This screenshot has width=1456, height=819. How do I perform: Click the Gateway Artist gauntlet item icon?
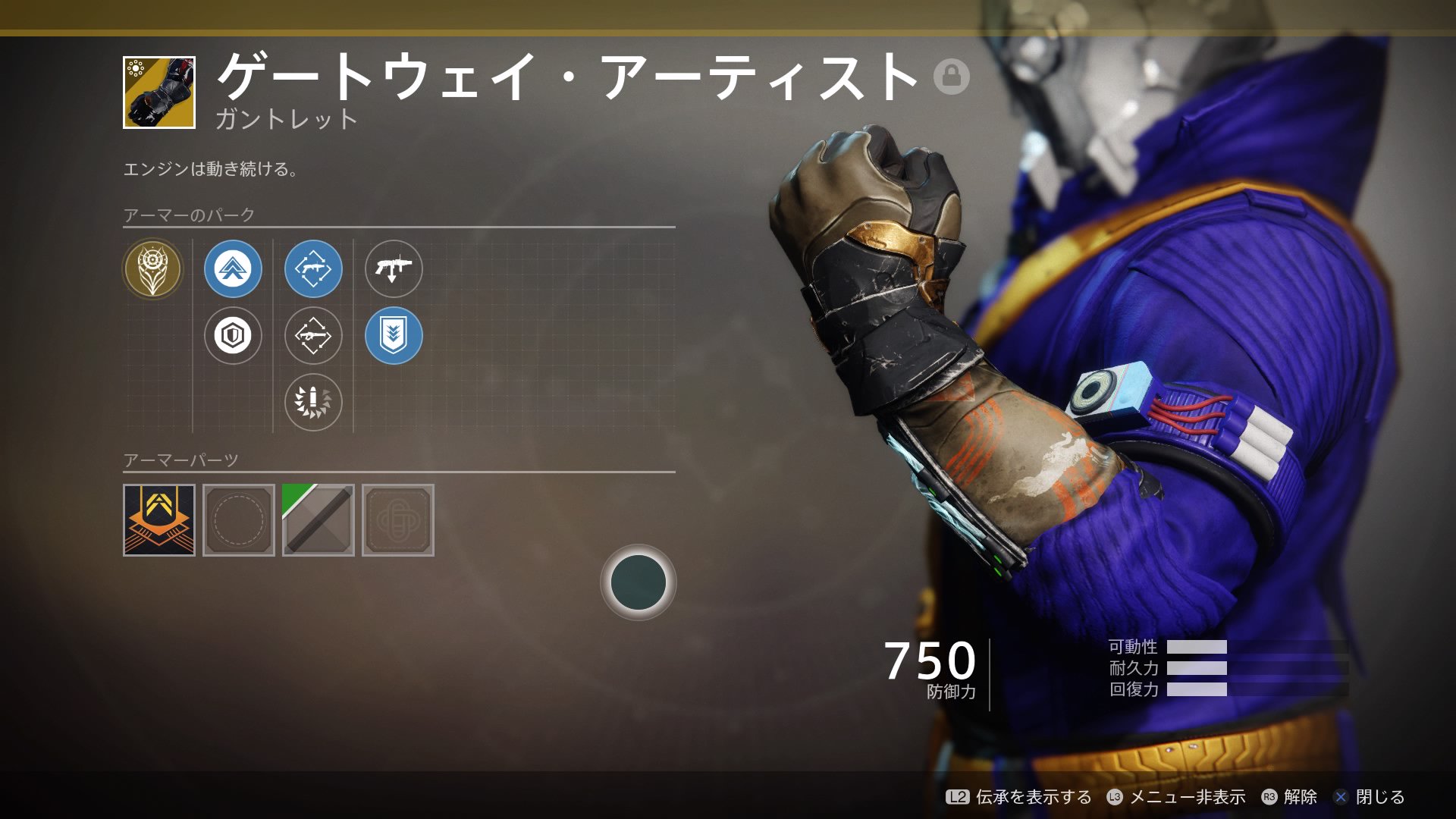[159, 93]
